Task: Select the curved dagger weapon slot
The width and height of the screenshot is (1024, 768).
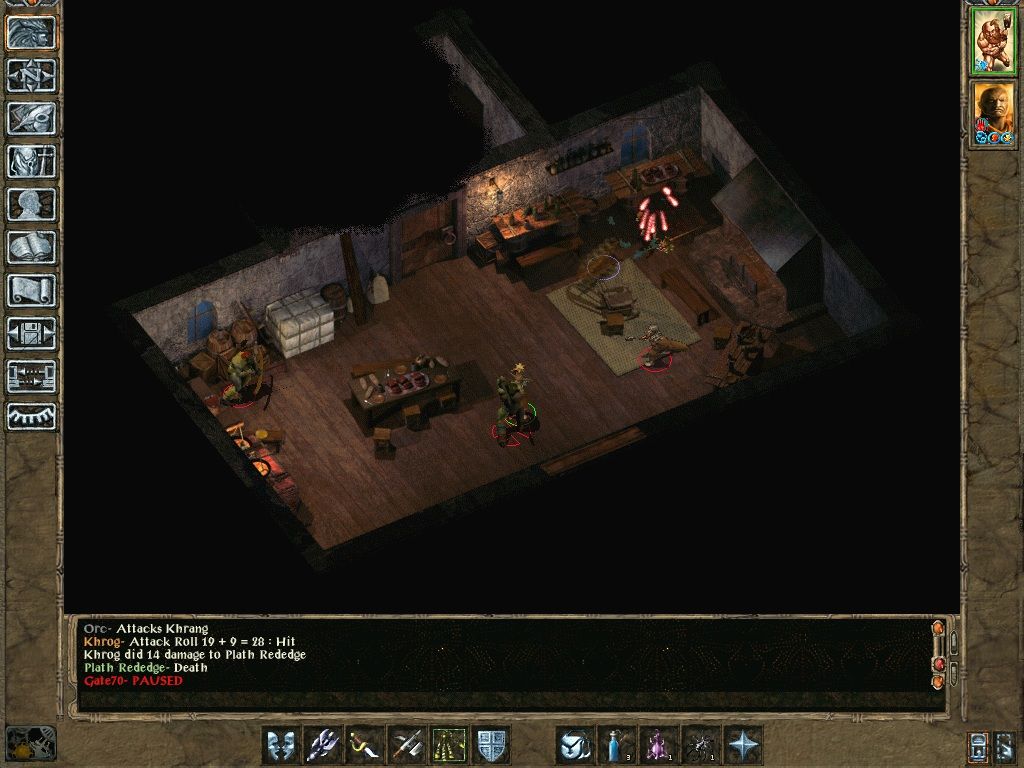Action: pyautogui.click(x=365, y=745)
